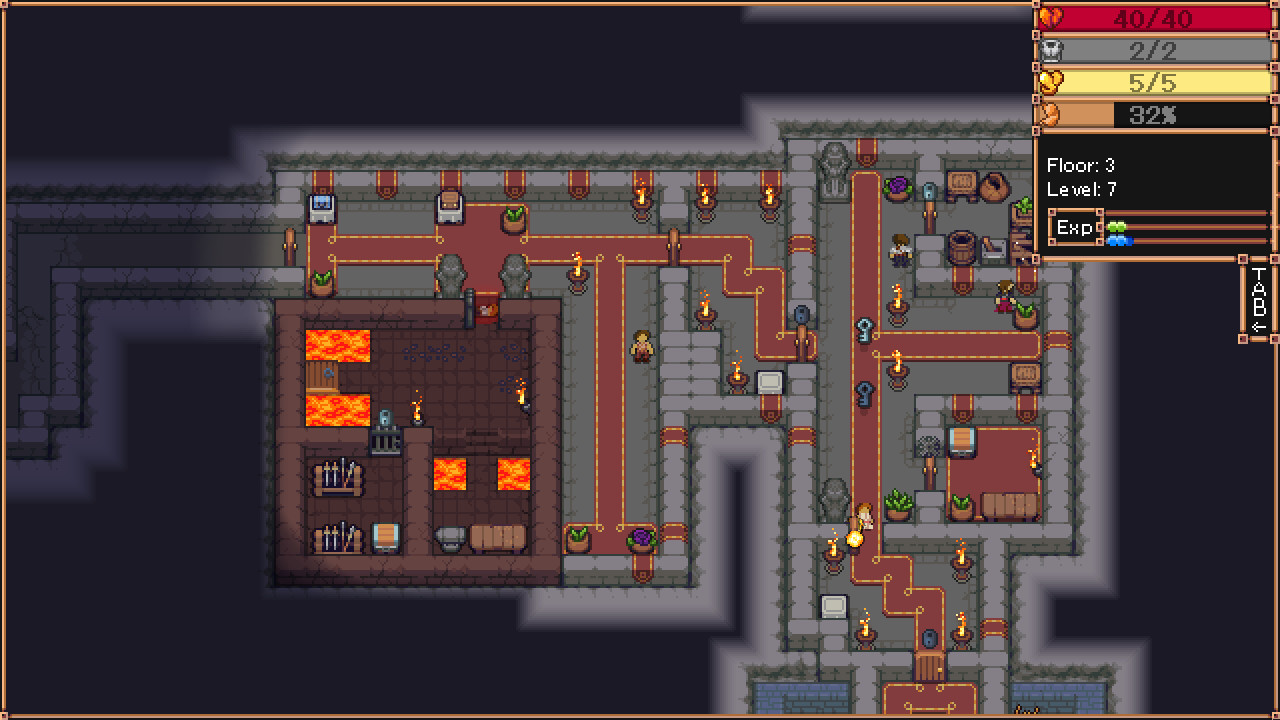Toggle the TAB side panel open

(1257, 300)
